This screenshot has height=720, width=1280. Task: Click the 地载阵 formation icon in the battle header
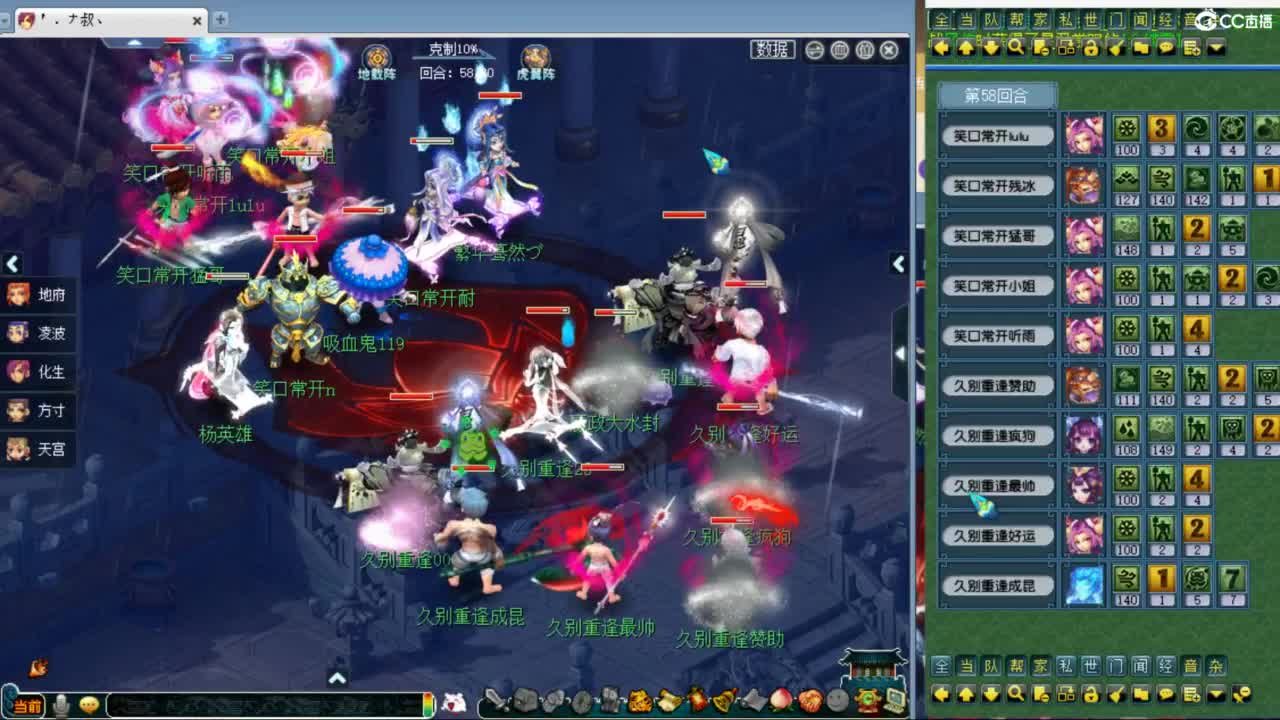(377, 58)
